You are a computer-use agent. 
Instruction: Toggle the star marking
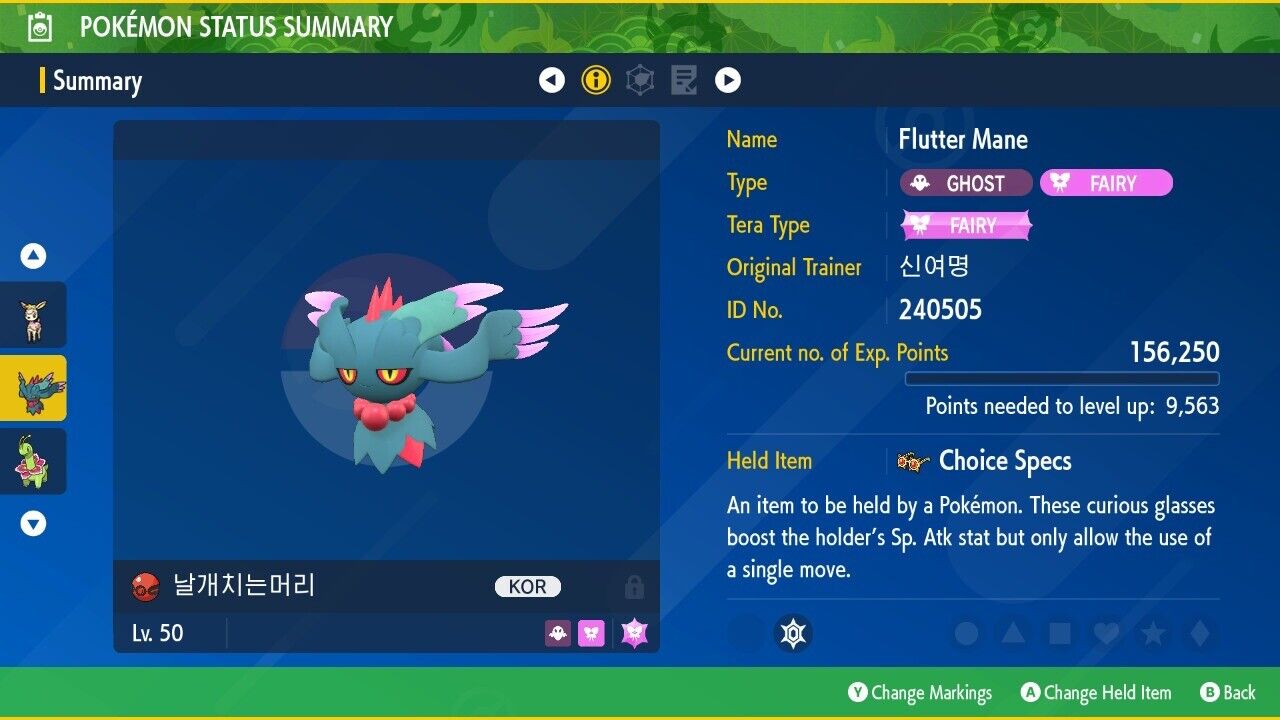[x=1151, y=633]
